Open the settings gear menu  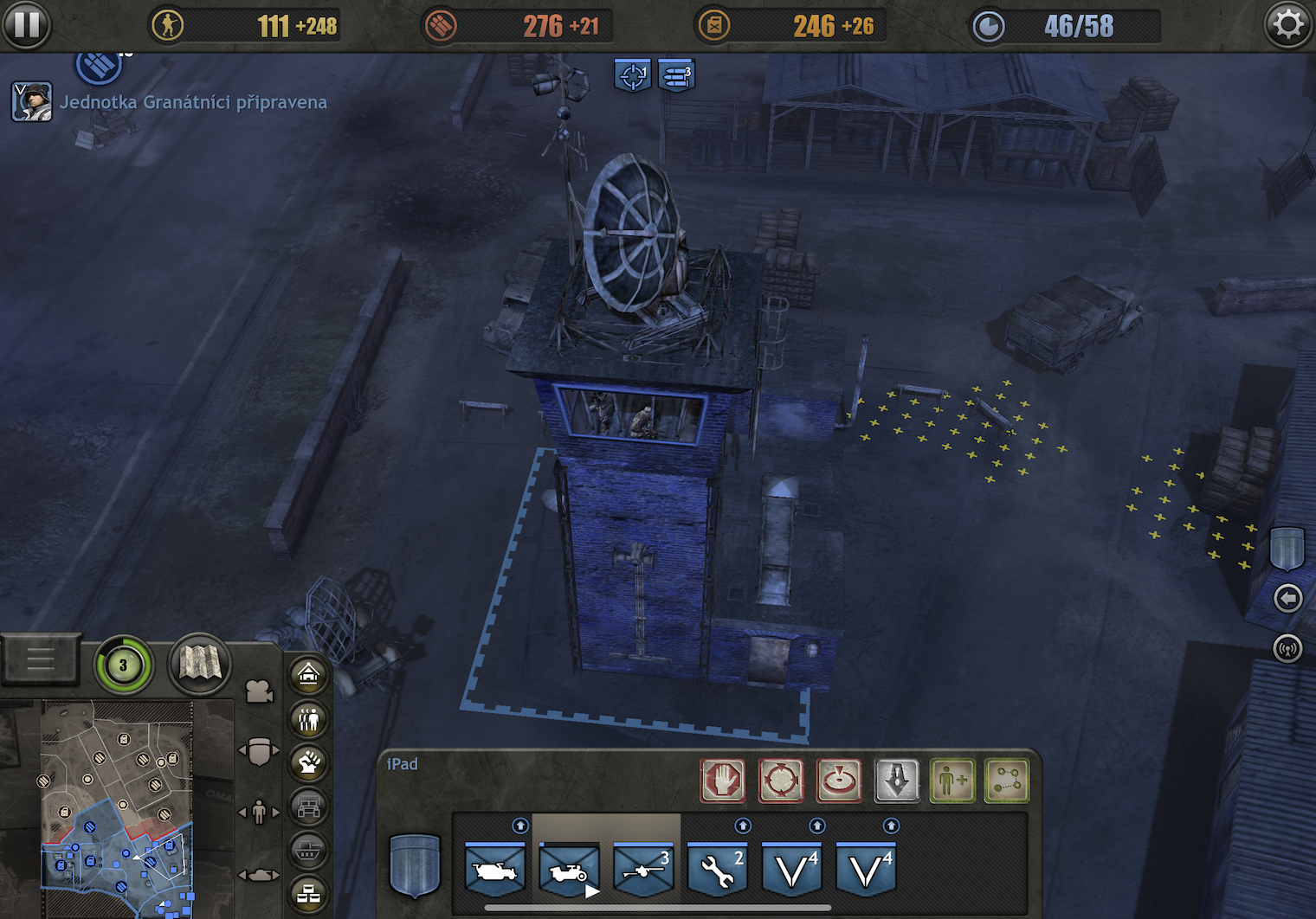[x=1287, y=25]
